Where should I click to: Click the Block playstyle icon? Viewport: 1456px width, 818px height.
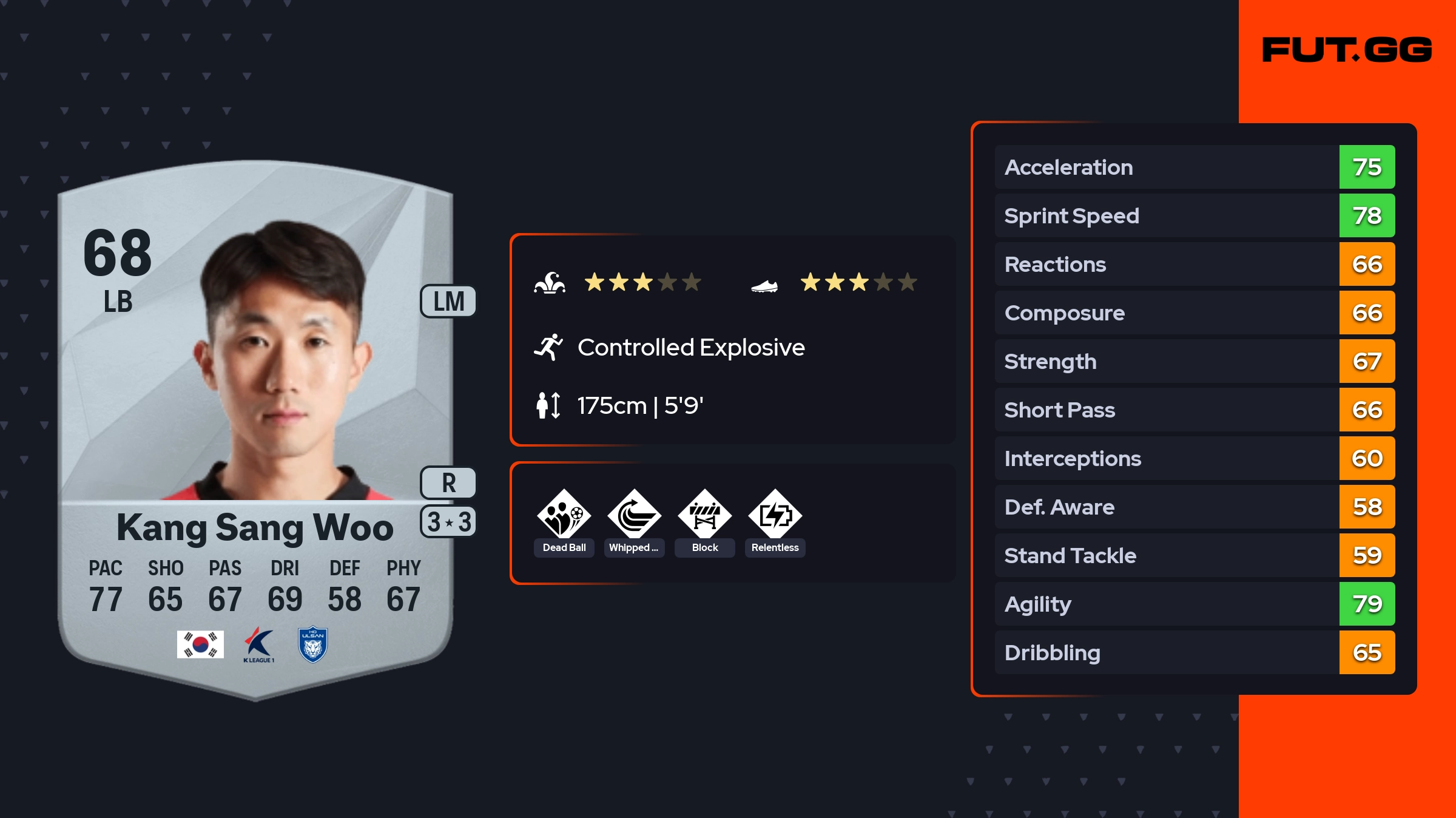pyautogui.click(x=705, y=515)
